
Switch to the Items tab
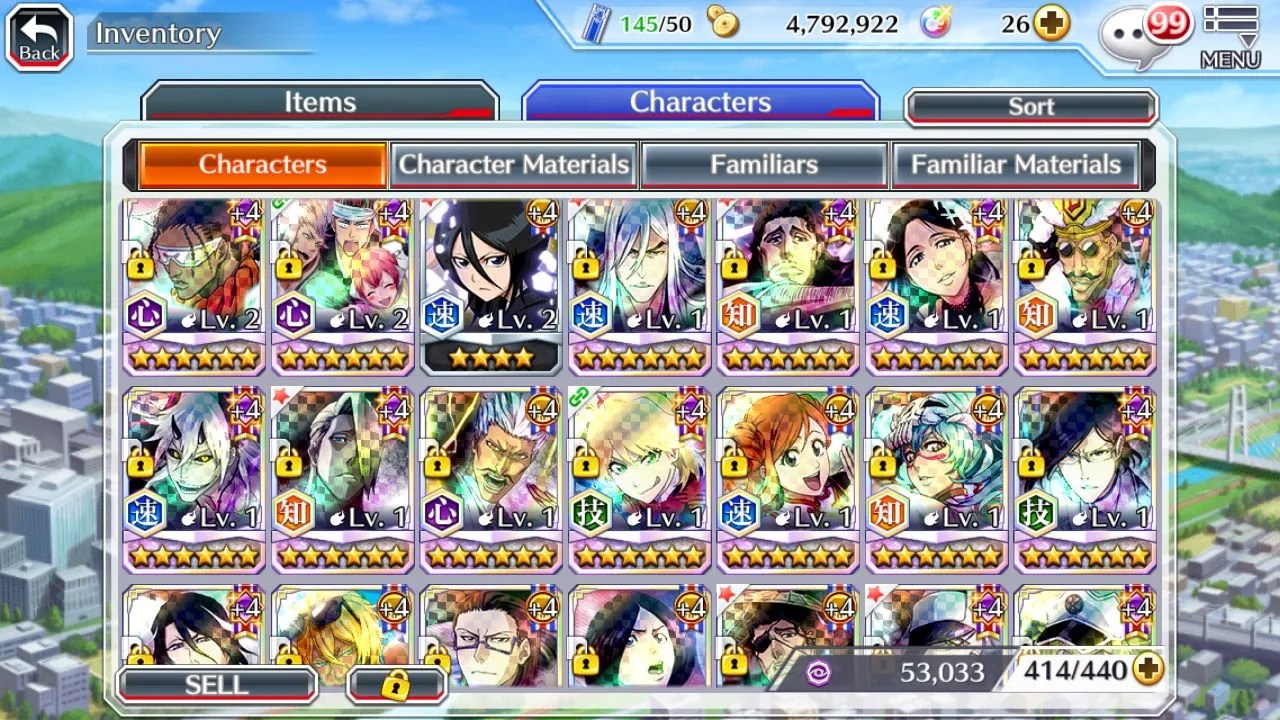point(320,102)
